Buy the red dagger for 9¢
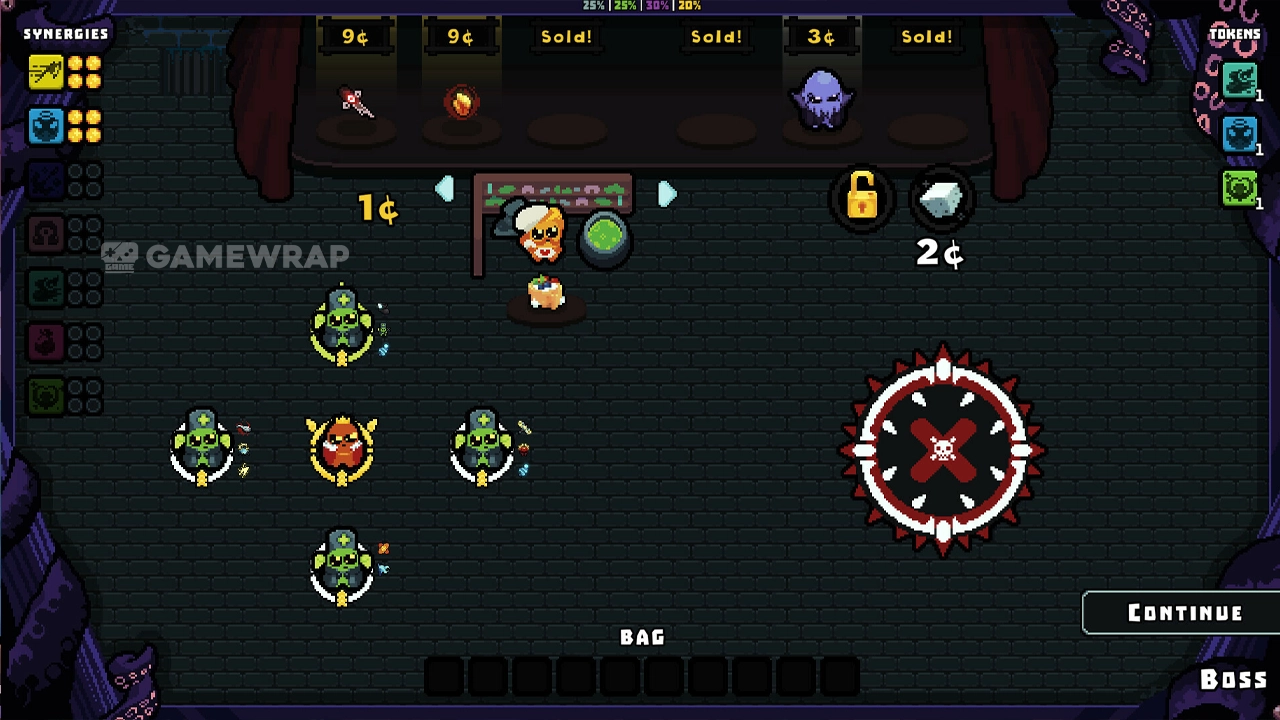Screen dimensions: 1280x720 click(x=355, y=103)
